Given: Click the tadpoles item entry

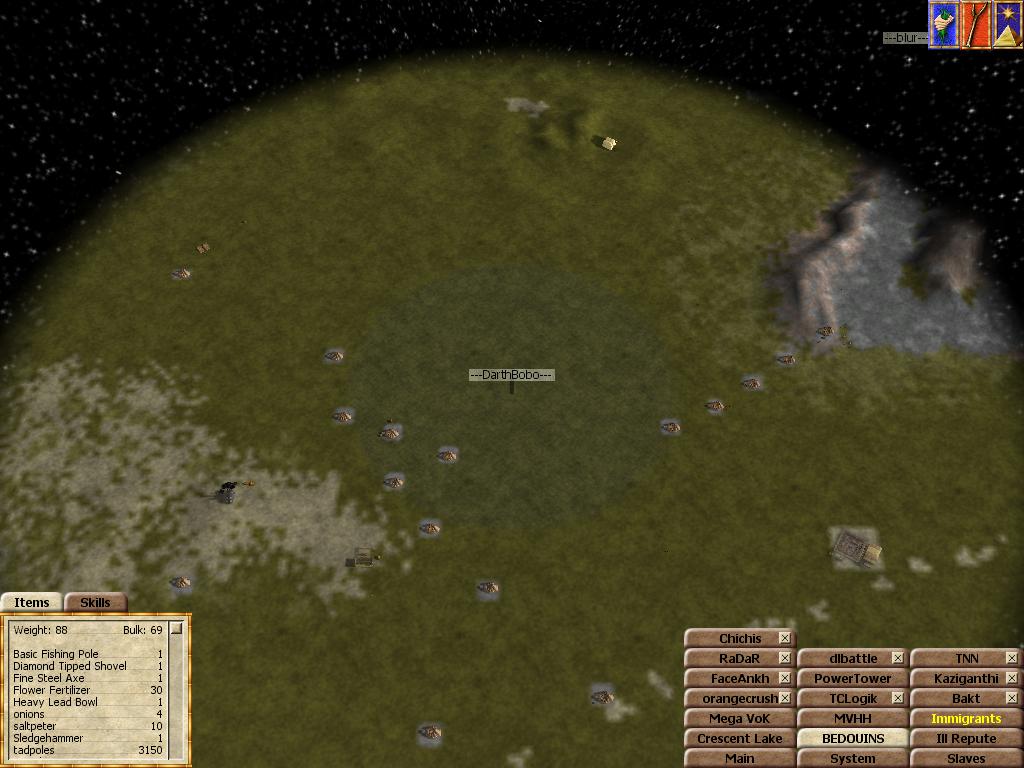Looking at the screenshot, I should (34, 750).
